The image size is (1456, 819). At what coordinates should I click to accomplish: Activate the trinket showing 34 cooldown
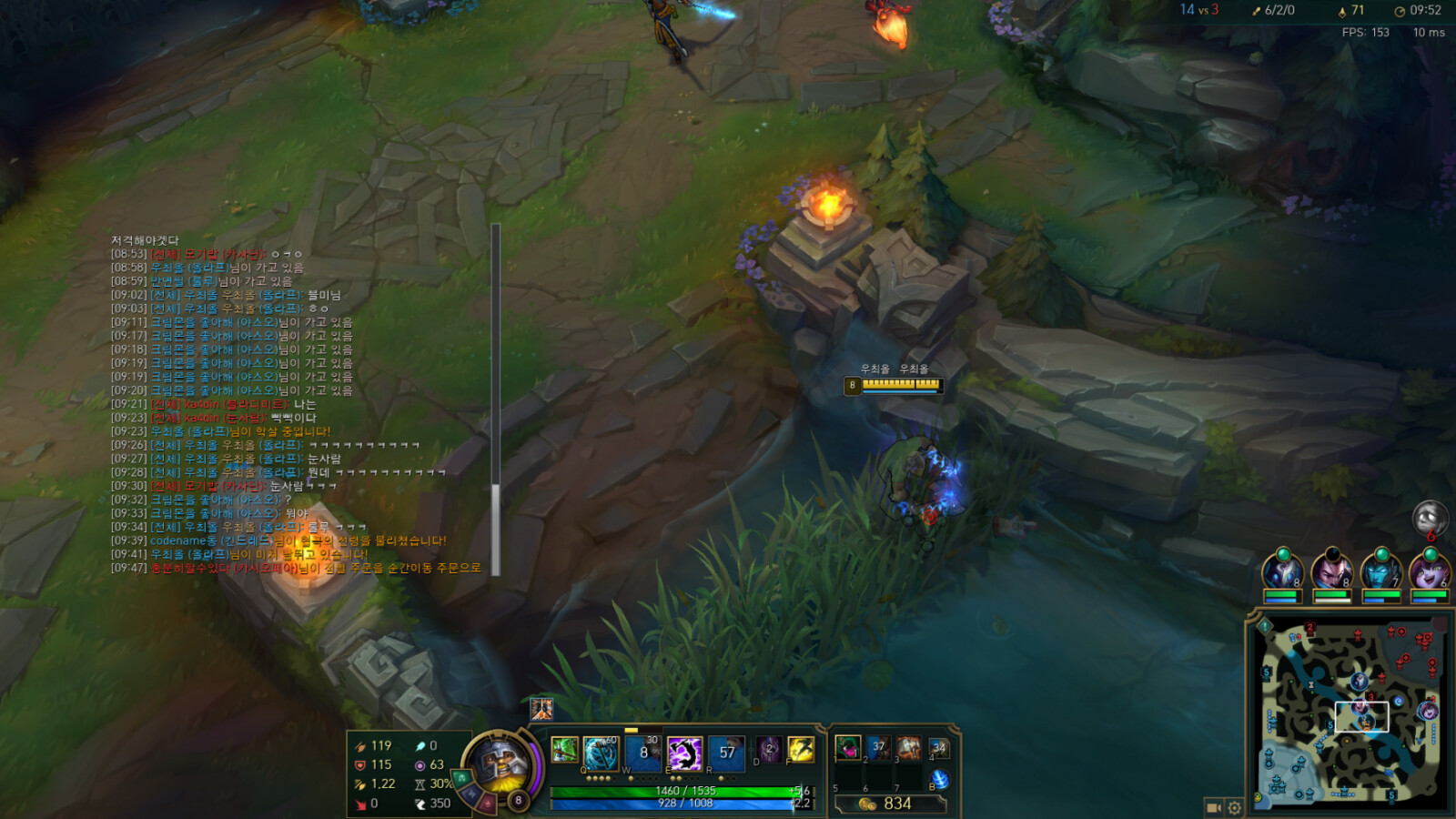[939, 748]
